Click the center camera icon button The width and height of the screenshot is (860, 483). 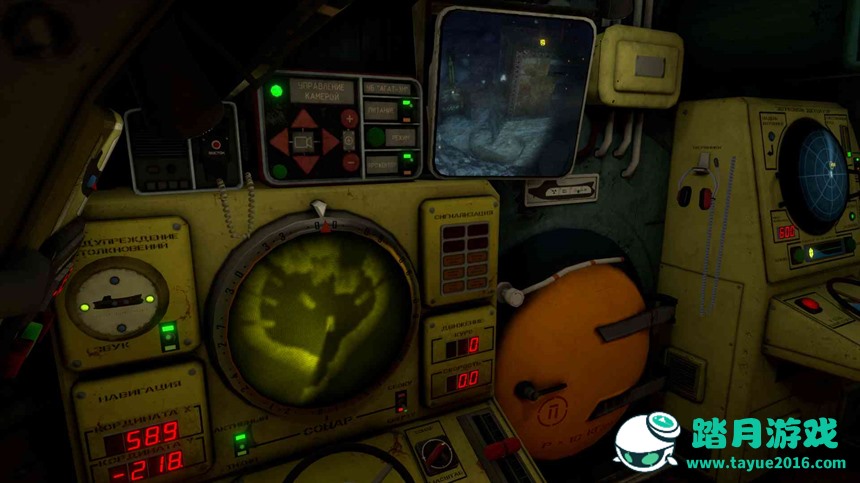point(303,142)
